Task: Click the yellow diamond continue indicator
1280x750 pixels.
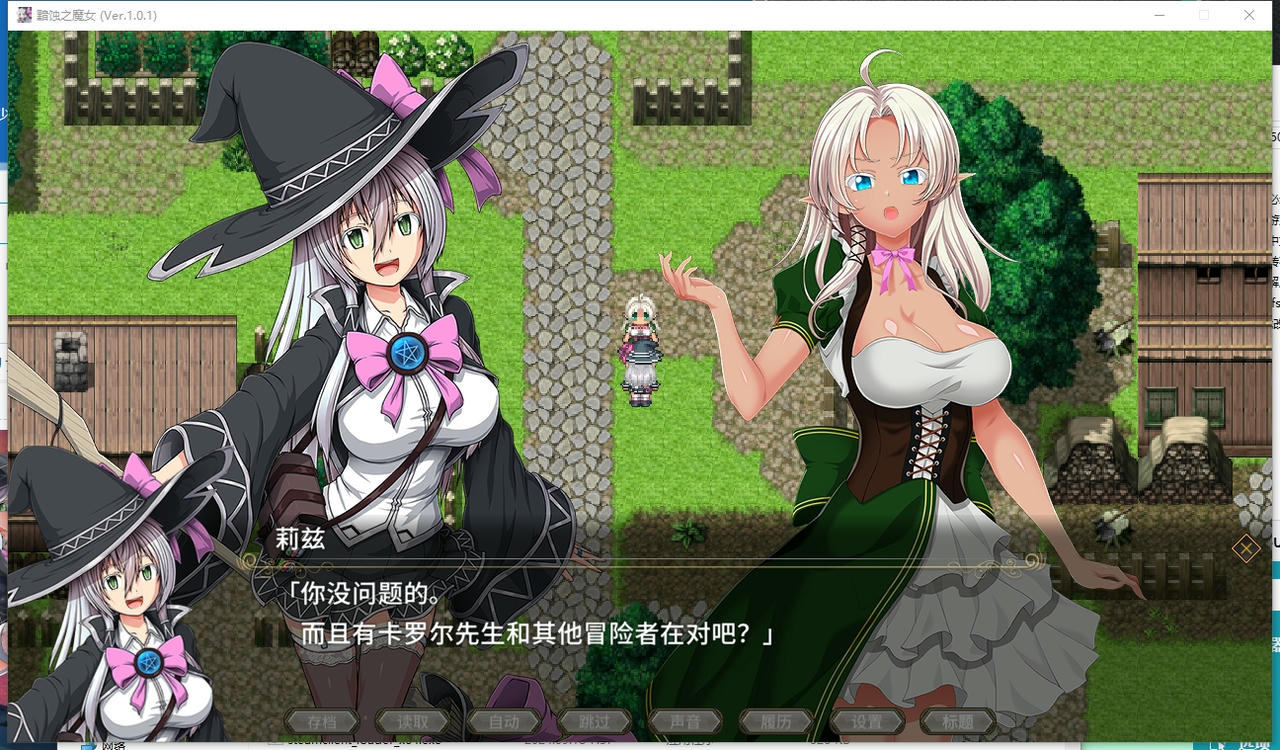Action: (x=1247, y=549)
